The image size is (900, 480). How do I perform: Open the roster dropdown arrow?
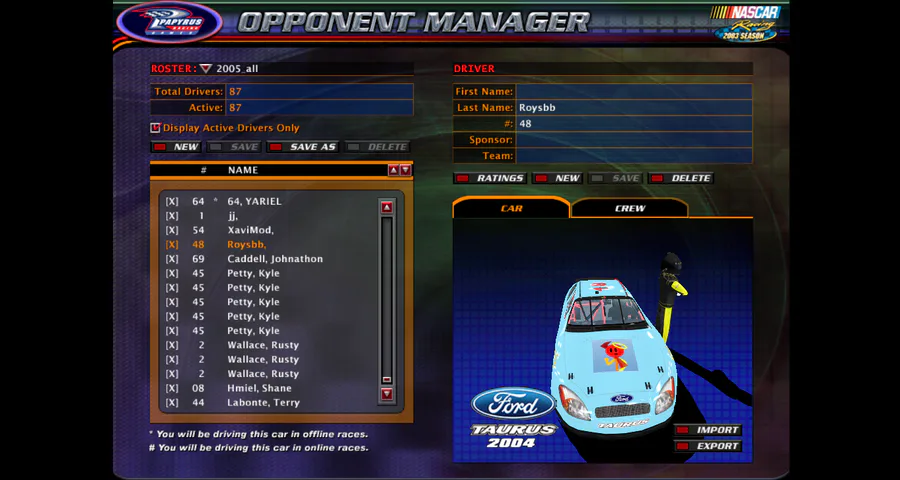click(206, 69)
